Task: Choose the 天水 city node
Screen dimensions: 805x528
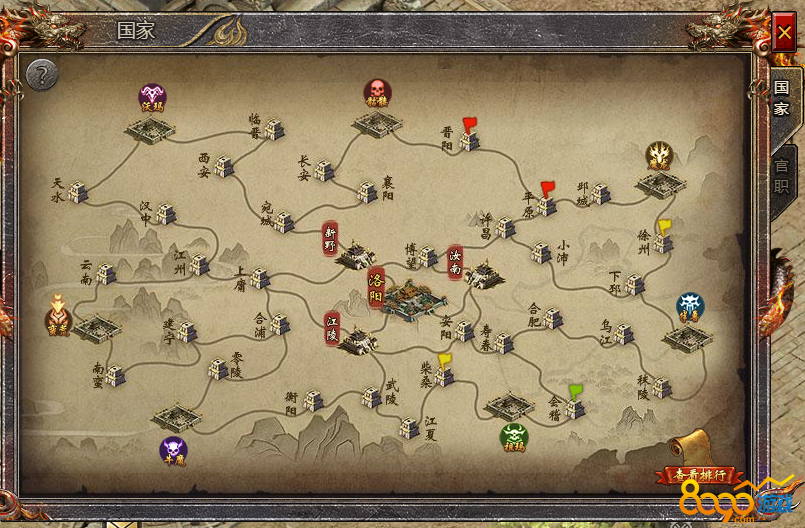Action: (77, 192)
